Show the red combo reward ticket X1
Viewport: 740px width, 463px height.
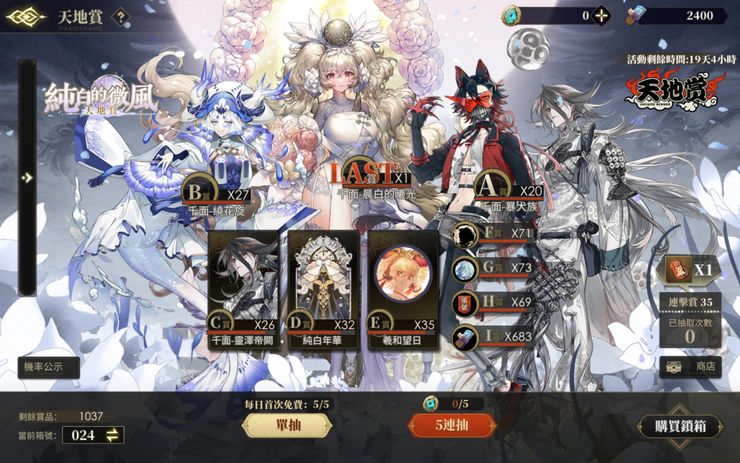(690, 270)
